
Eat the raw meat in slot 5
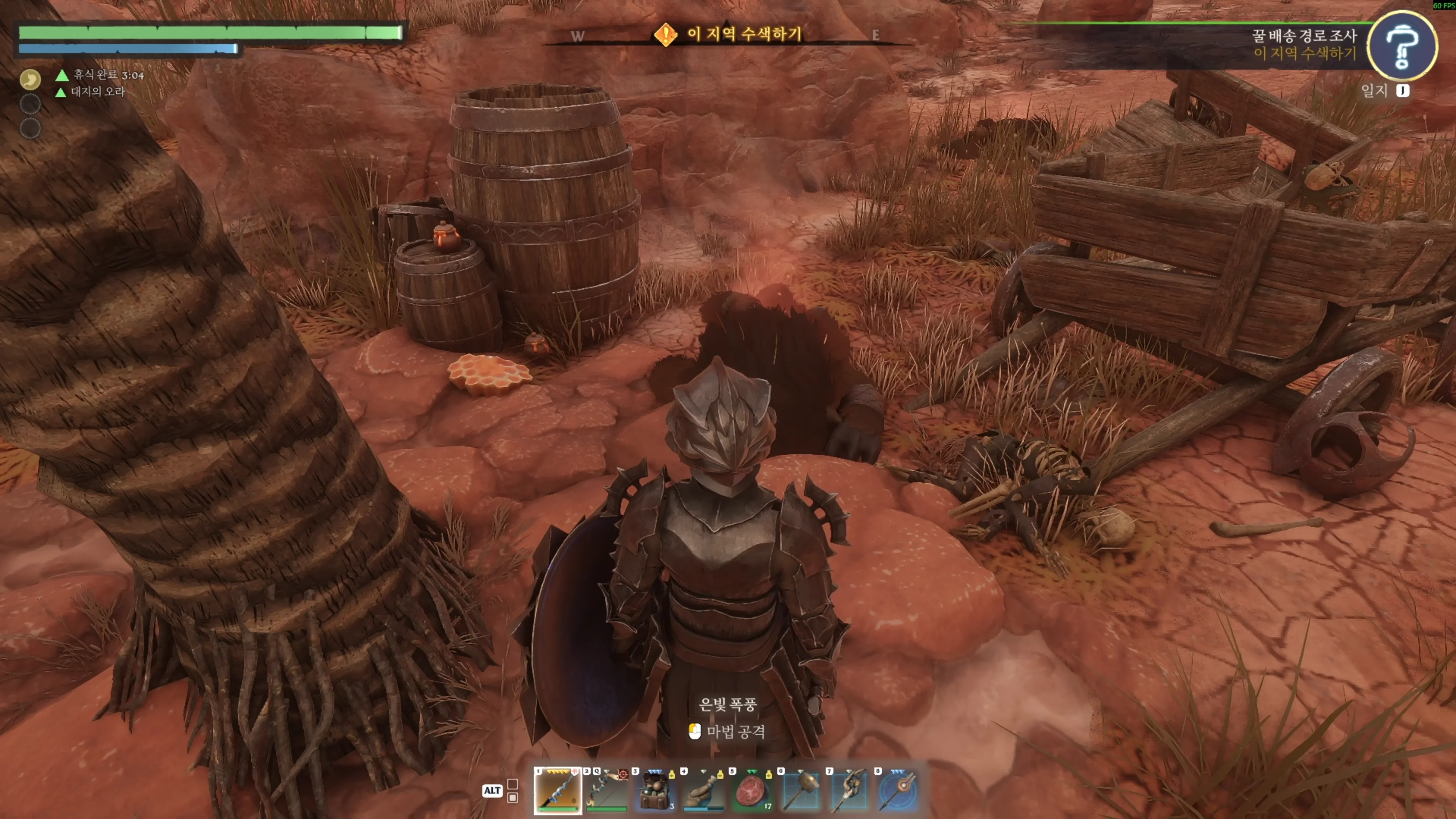(752, 789)
